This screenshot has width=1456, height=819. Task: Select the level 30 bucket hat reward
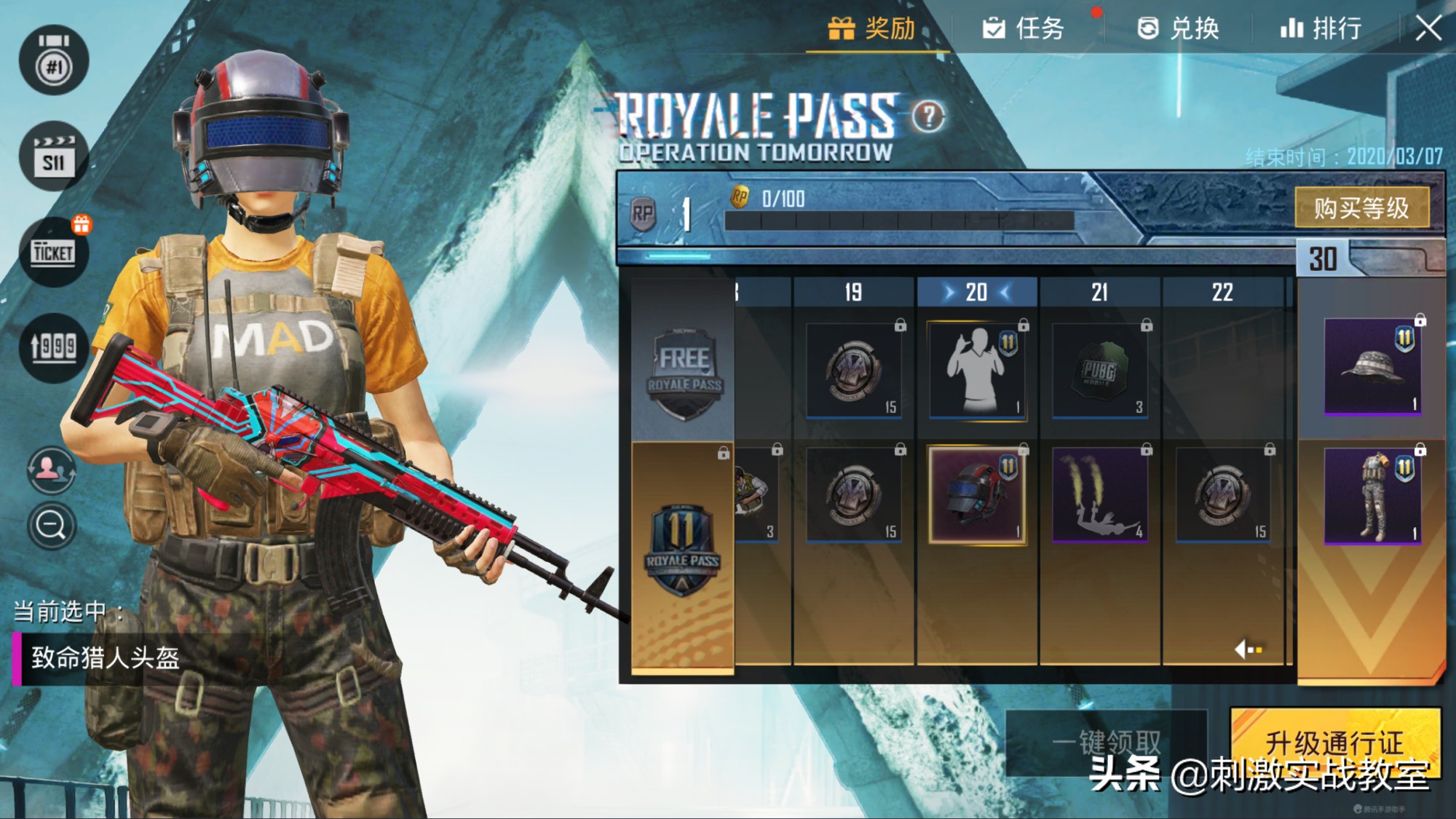[x=1372, y=366]
